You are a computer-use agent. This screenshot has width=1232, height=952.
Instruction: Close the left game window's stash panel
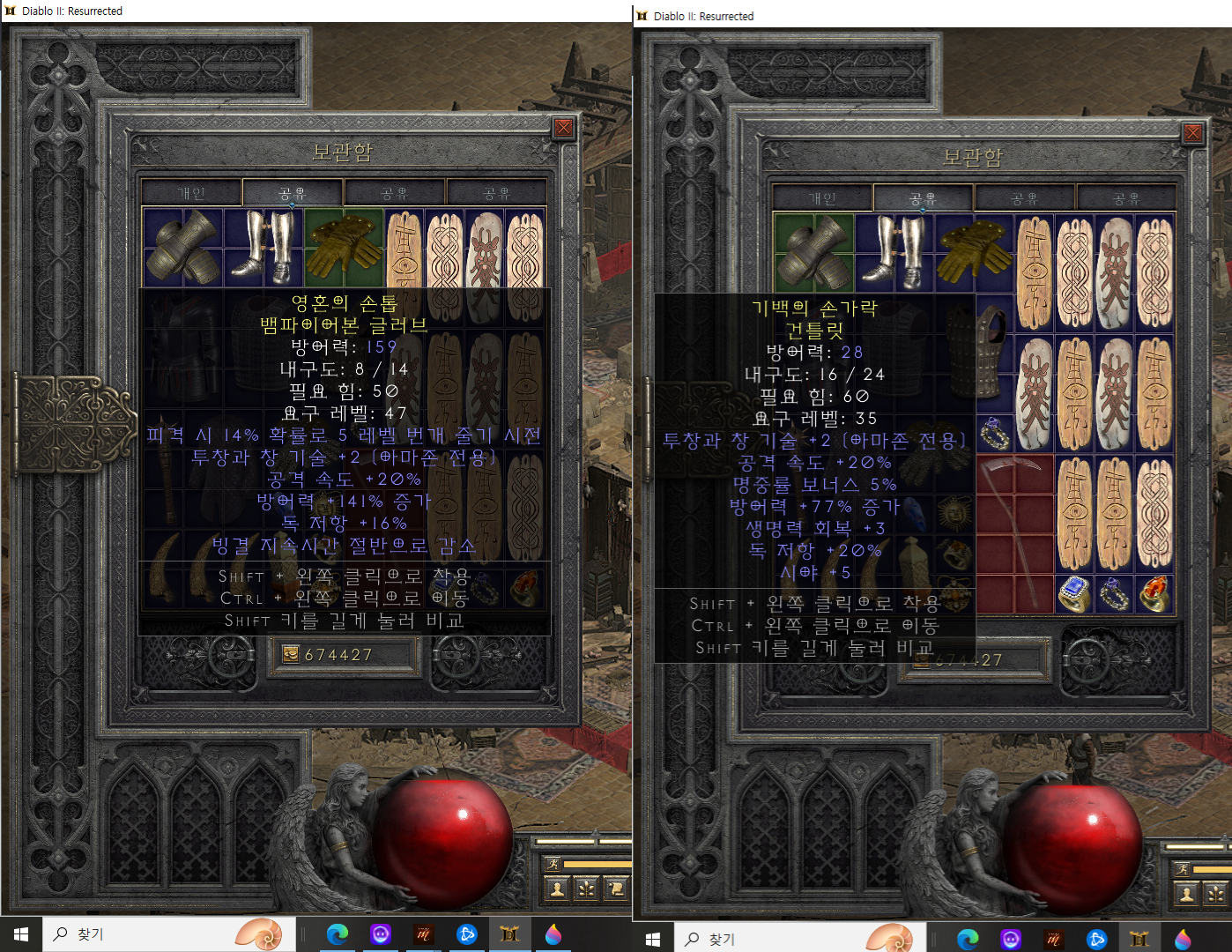[564, 129]
